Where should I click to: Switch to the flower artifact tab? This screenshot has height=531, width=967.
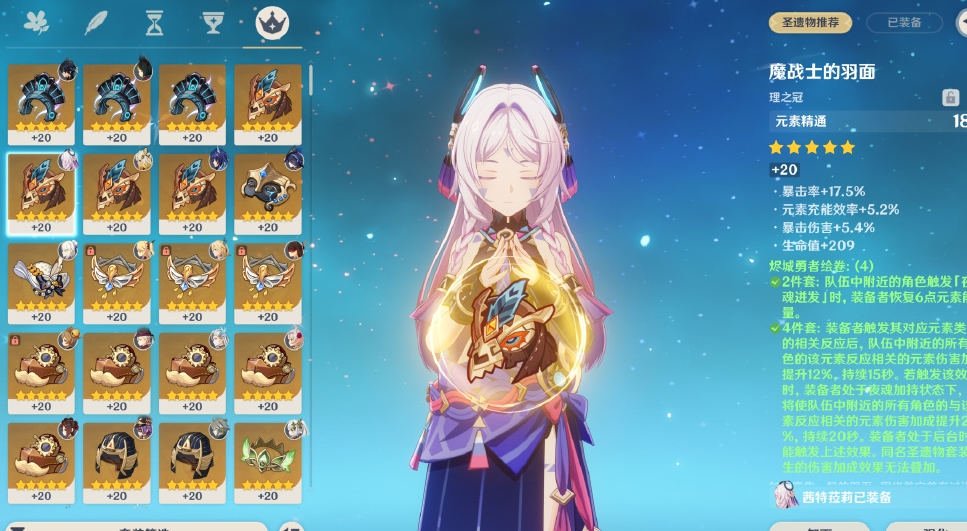(x=39, y=22)
